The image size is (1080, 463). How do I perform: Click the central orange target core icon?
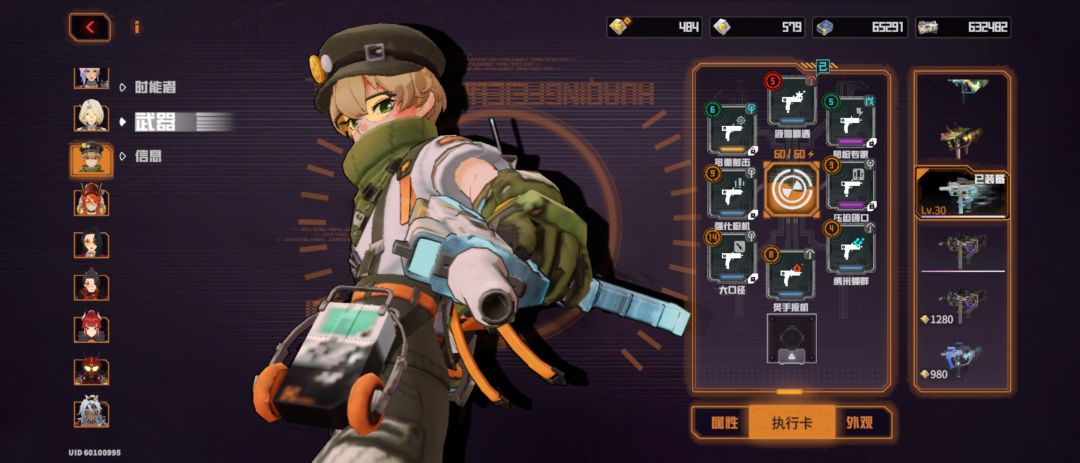tap(791, 190)
